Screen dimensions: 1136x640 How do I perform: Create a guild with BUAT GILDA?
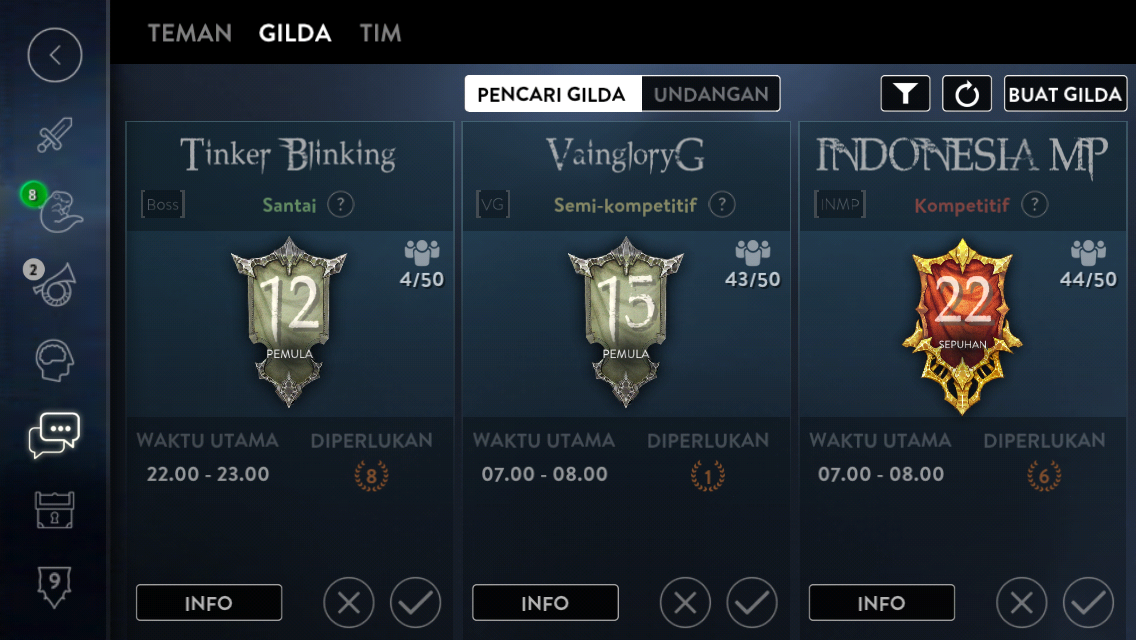click(x=1065, y=94)
